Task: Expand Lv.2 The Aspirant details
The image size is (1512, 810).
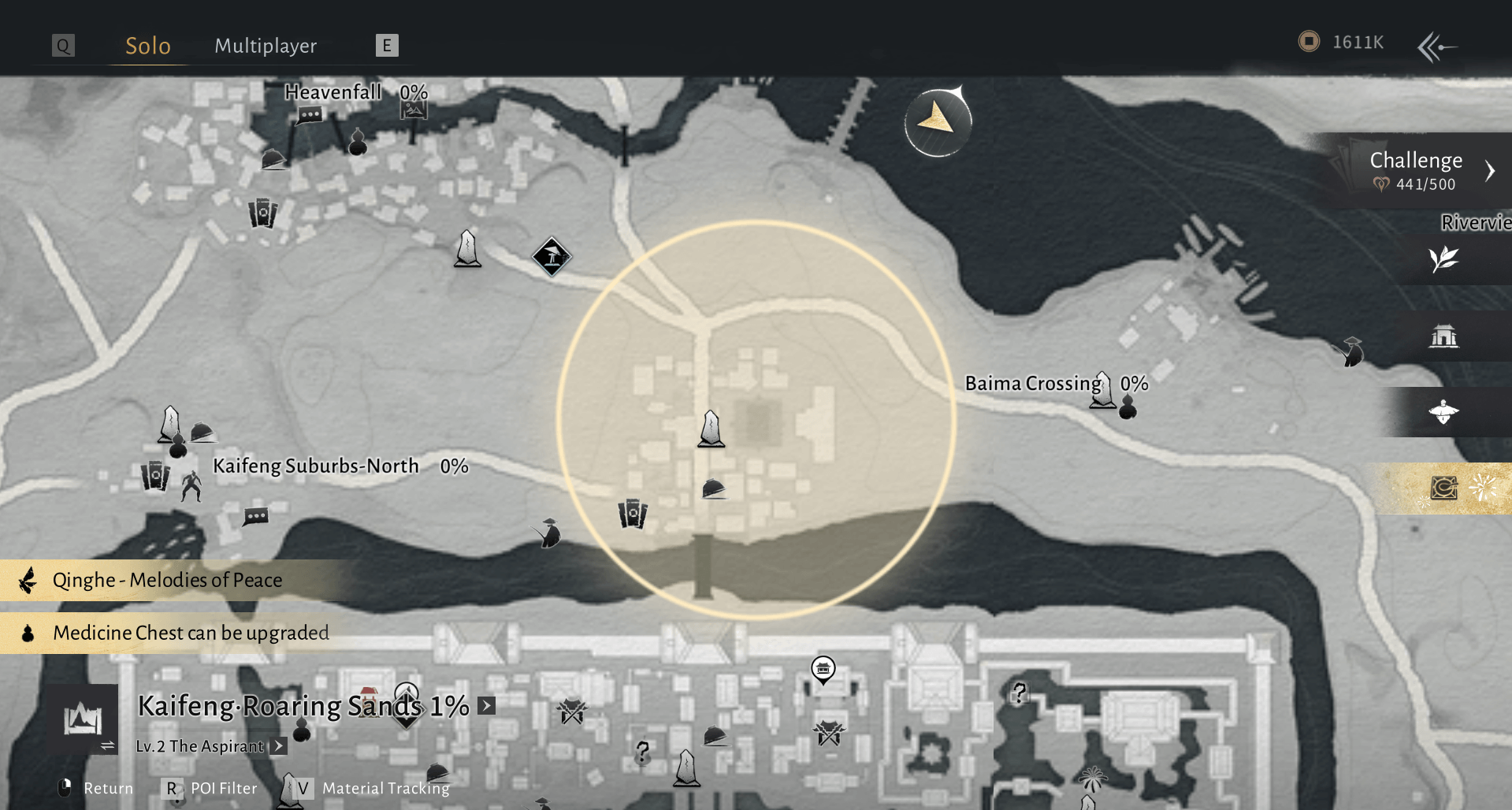Action: pyautogui.click(x=278, y=746)
